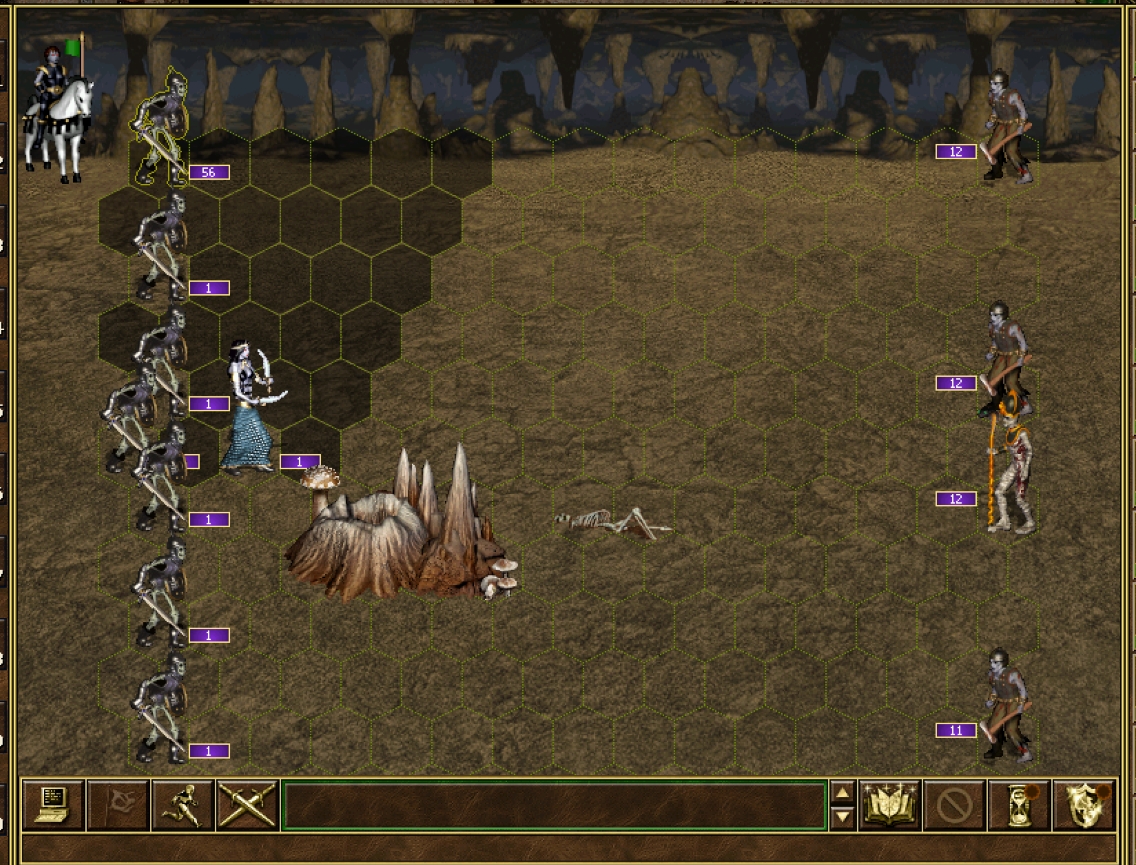Image resolution: width=1136 pixels, height=865 pixels.
Task: Wait with the hourglass button
Action: coord(1019,805)
